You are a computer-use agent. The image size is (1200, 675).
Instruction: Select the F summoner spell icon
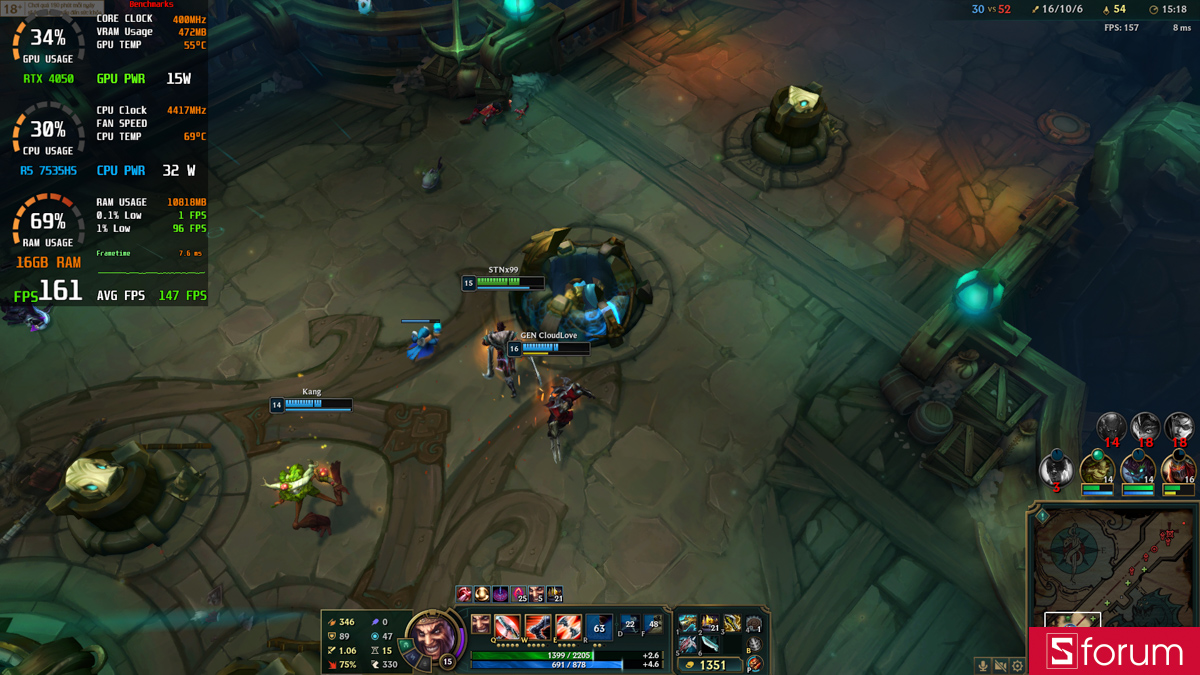(653, 626)
